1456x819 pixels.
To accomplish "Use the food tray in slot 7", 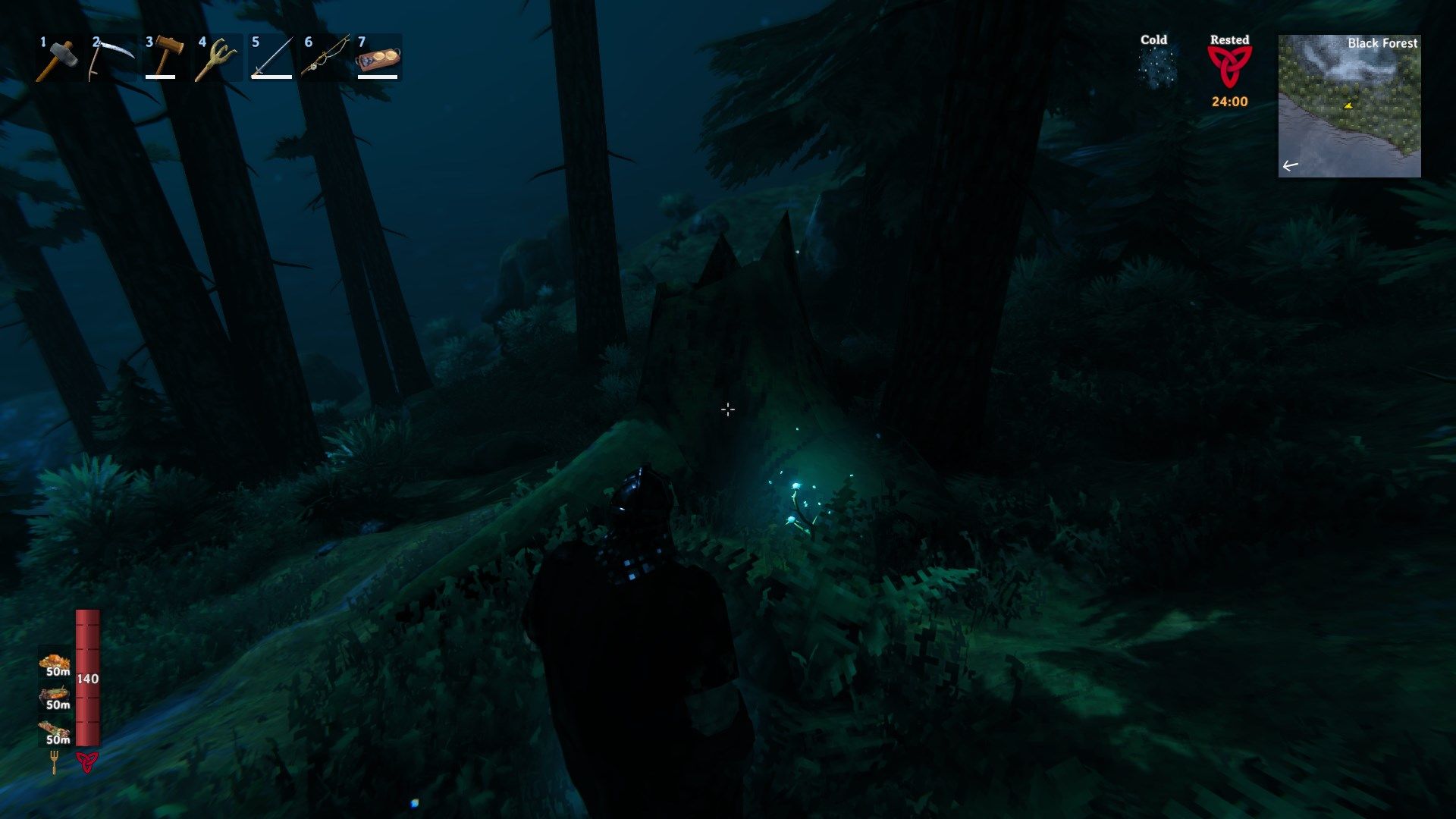I will 378,58.
